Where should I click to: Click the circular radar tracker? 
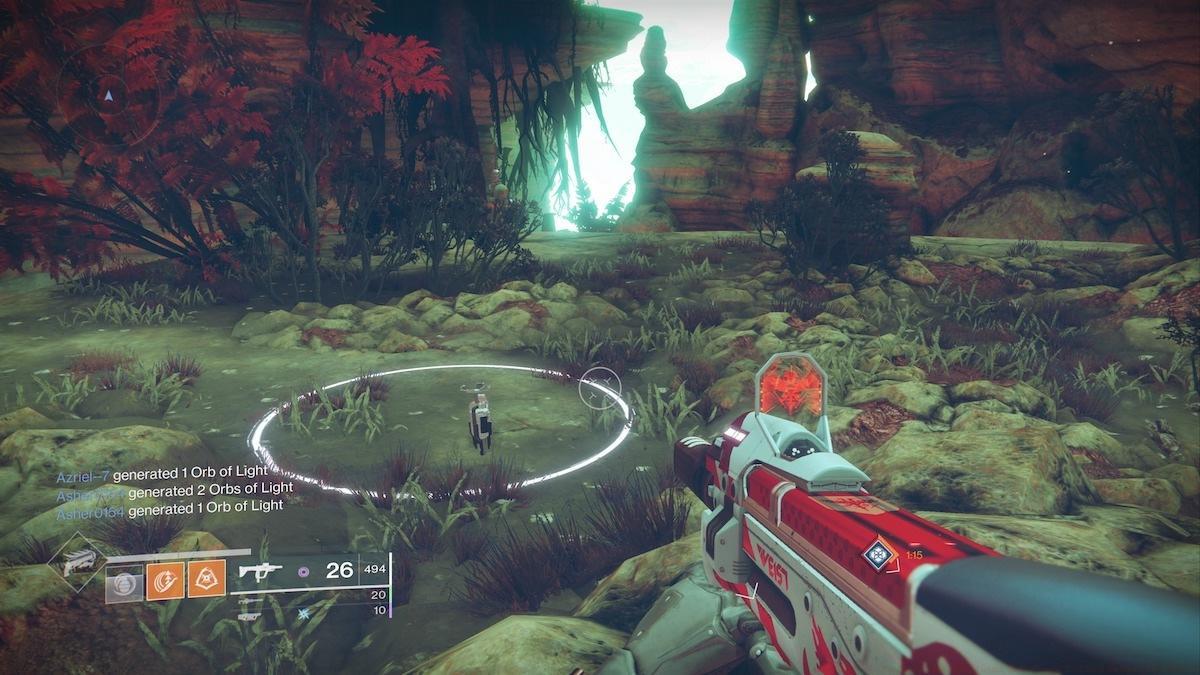tap(108, 96)
